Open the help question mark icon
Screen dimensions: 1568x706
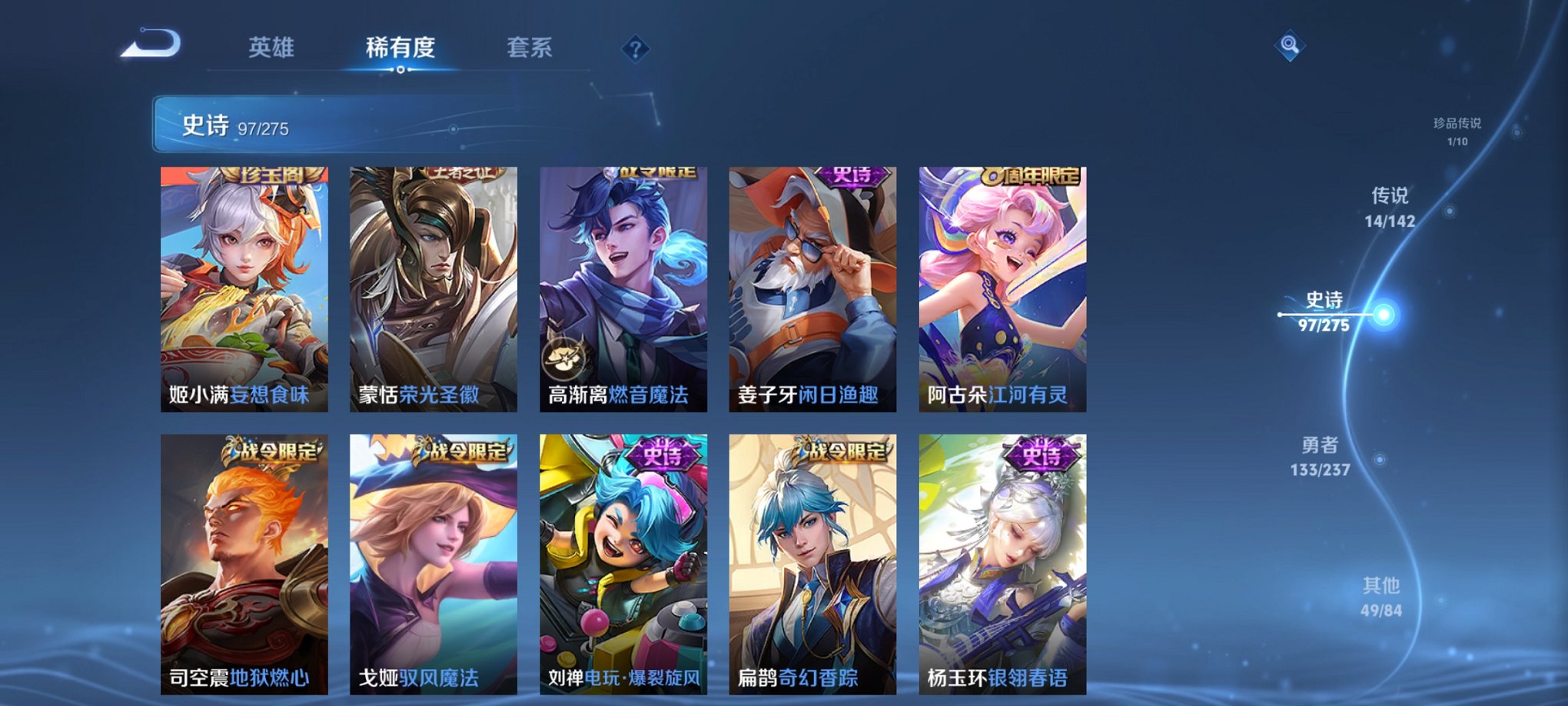point(635,49)
